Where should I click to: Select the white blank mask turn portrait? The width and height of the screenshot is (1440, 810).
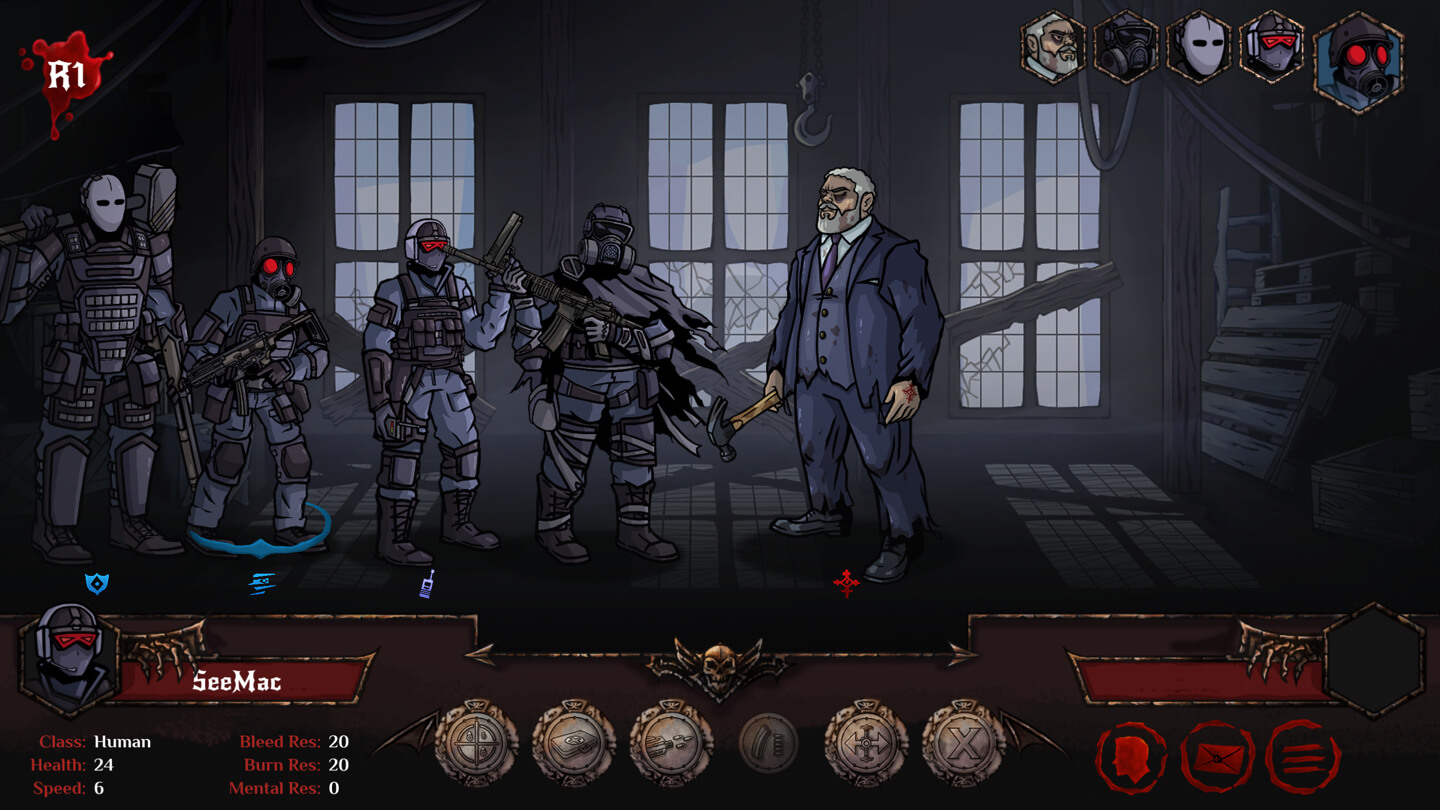[1199, 47]
